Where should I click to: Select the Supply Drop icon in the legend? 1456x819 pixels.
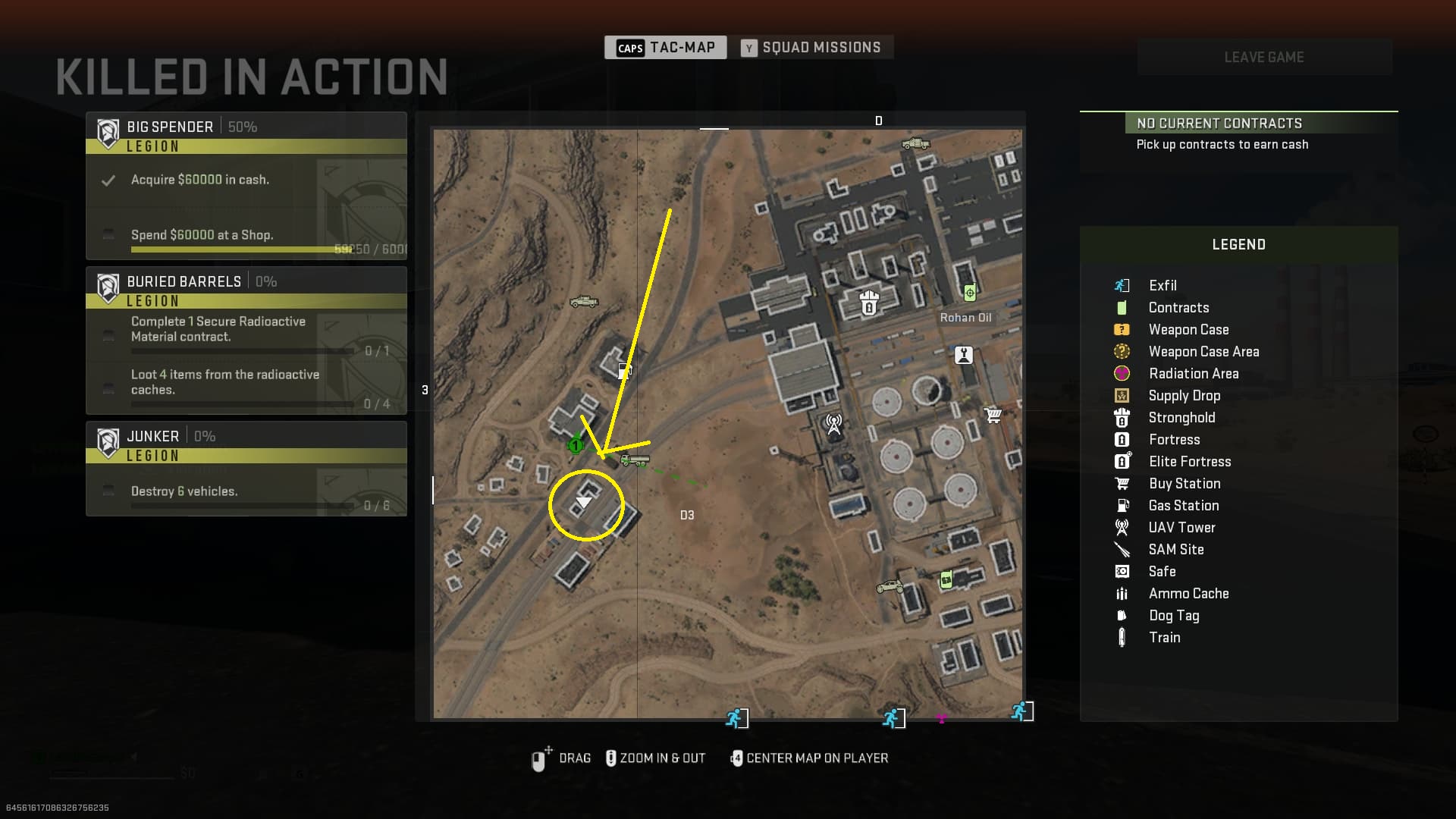[x=1122, y=395]
